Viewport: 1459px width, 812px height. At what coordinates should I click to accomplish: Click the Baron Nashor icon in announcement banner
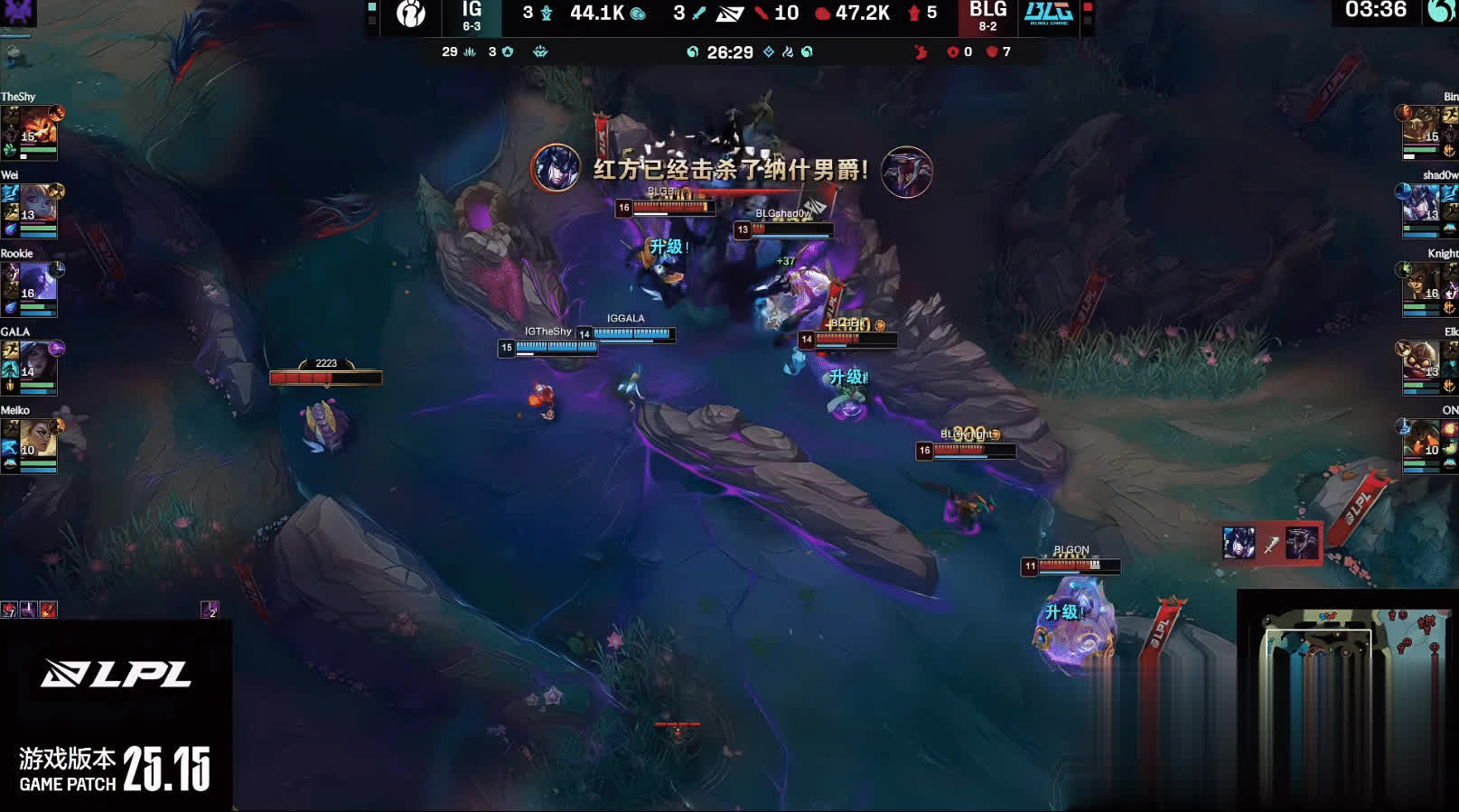click(x=906, y=172)
